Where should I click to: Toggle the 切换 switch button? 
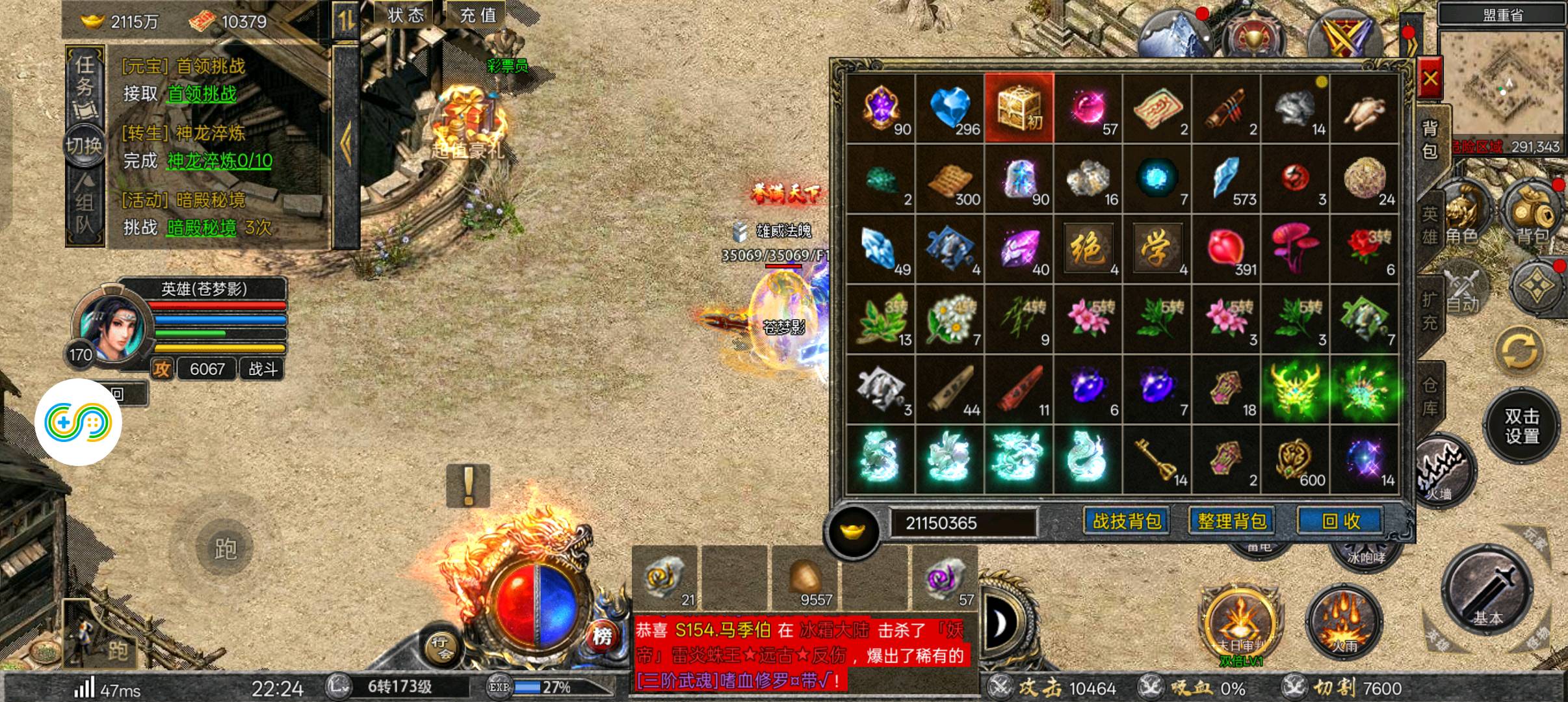tap(84, 146)
